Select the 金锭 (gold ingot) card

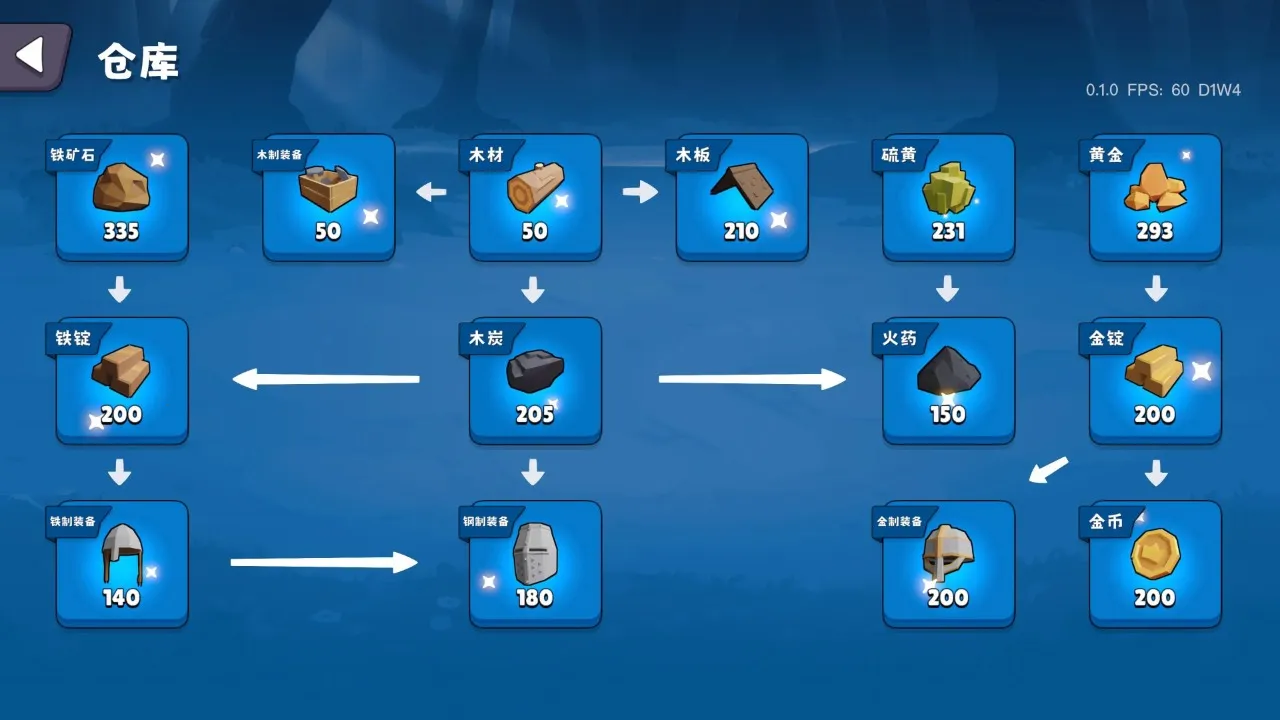(x=1154, y=380)
